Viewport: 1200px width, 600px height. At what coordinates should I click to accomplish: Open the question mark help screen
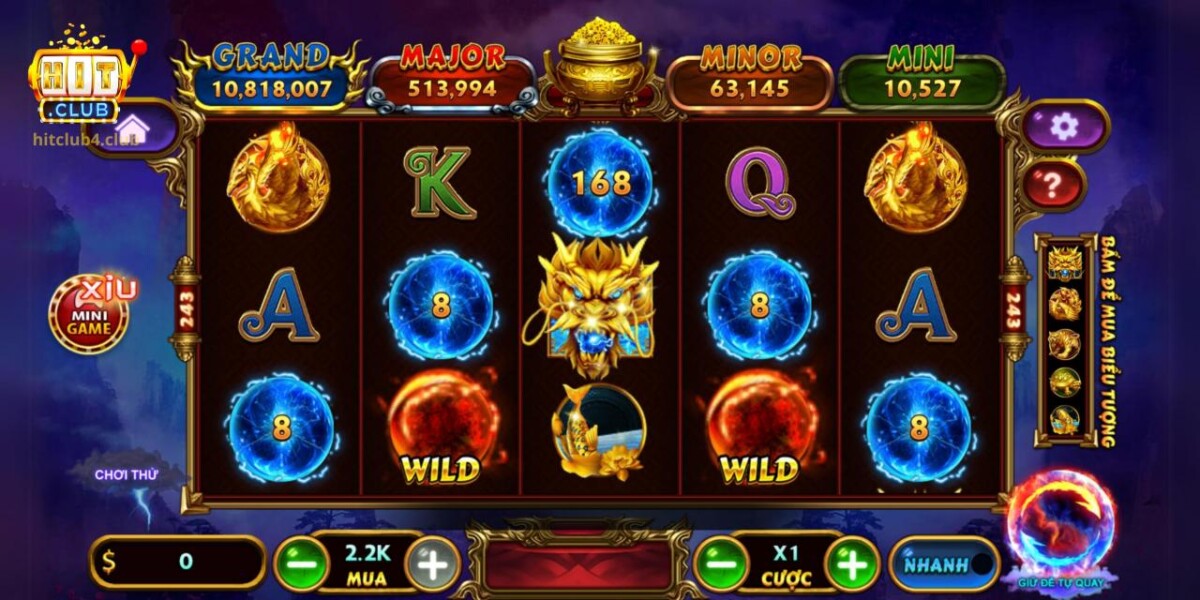pyautogui.click(x=1054, y=185)
